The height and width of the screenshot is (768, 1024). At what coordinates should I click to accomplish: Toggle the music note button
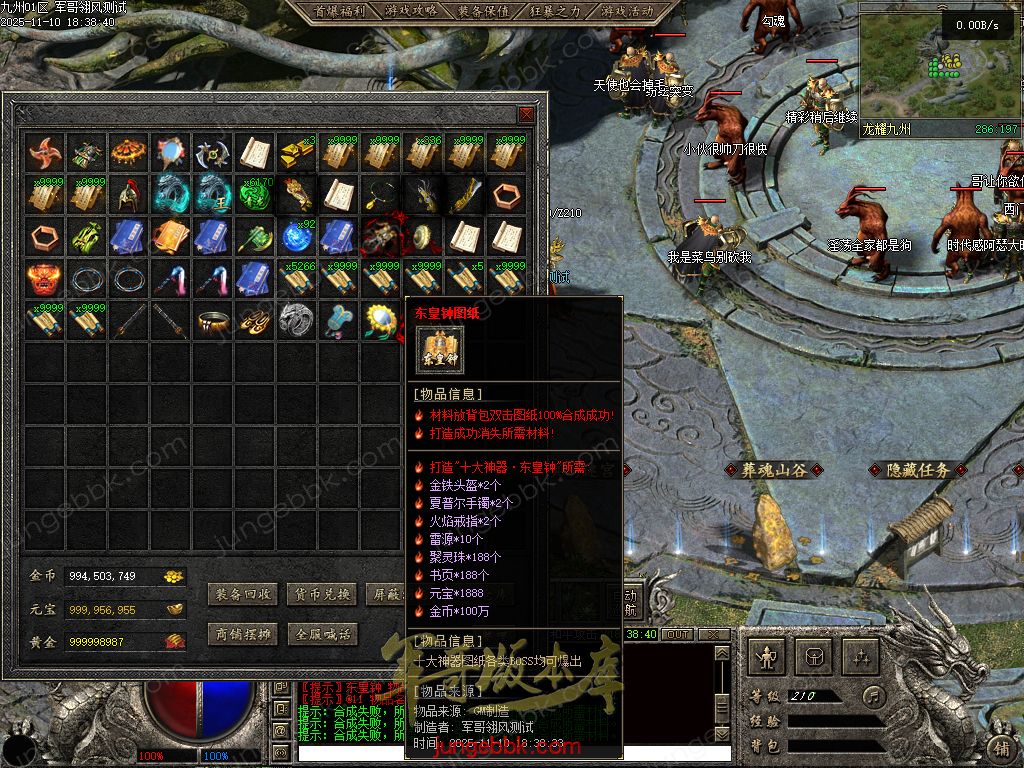pyautogui.click(x=875, y=695)
